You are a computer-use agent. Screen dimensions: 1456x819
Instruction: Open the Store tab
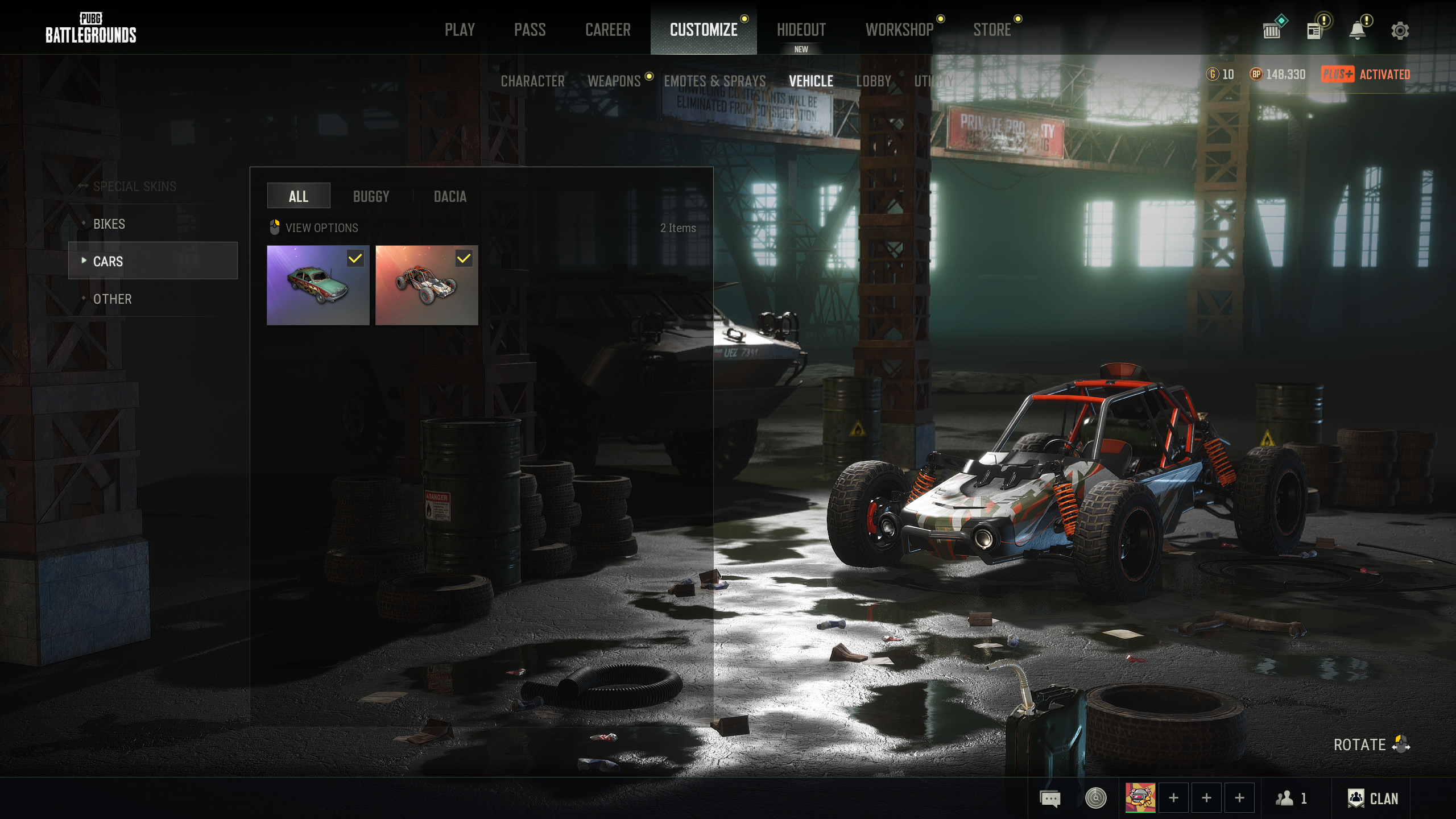point(992,30)
